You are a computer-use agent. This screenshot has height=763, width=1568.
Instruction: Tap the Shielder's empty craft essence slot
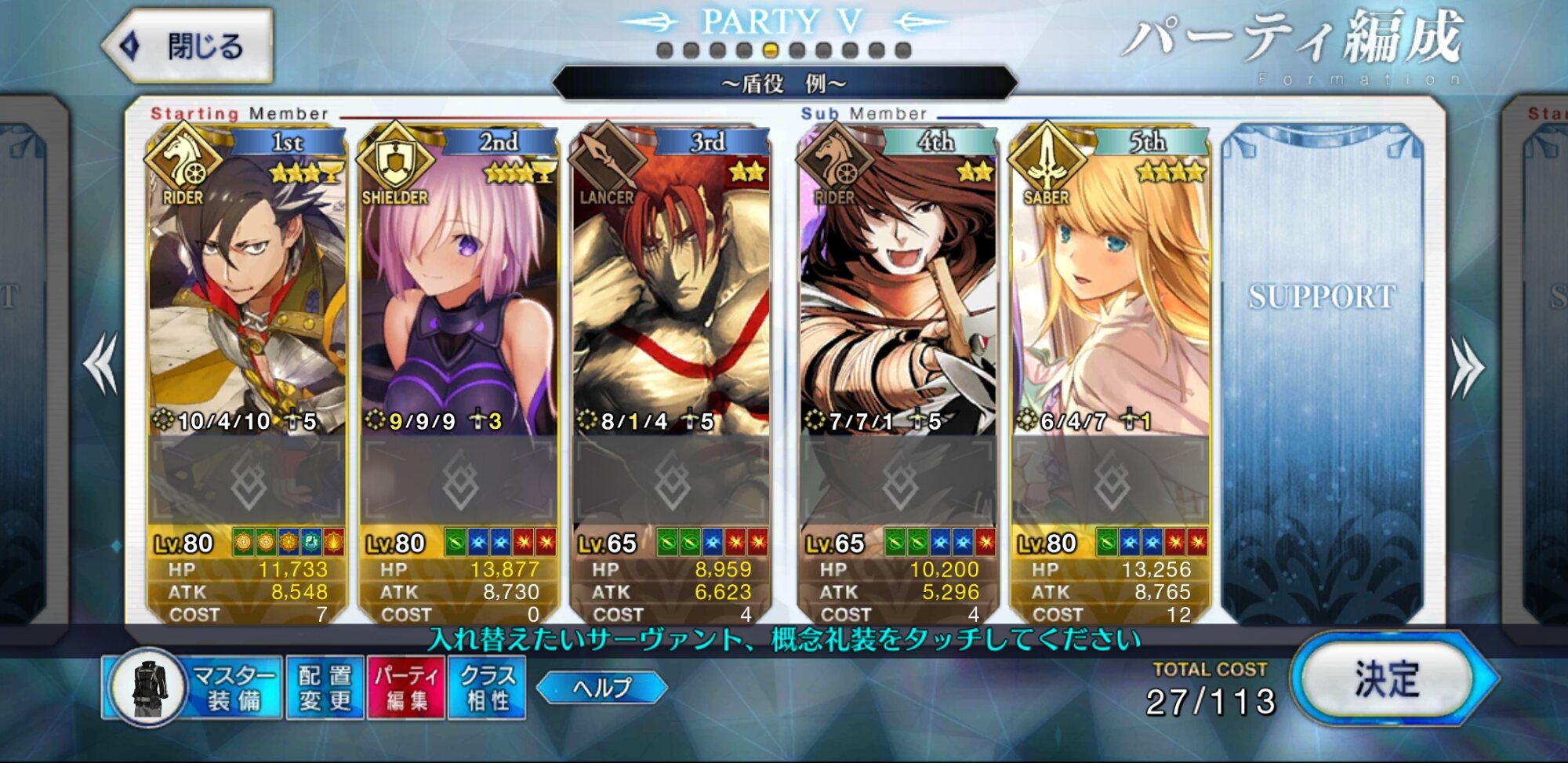tap(459, 481)
